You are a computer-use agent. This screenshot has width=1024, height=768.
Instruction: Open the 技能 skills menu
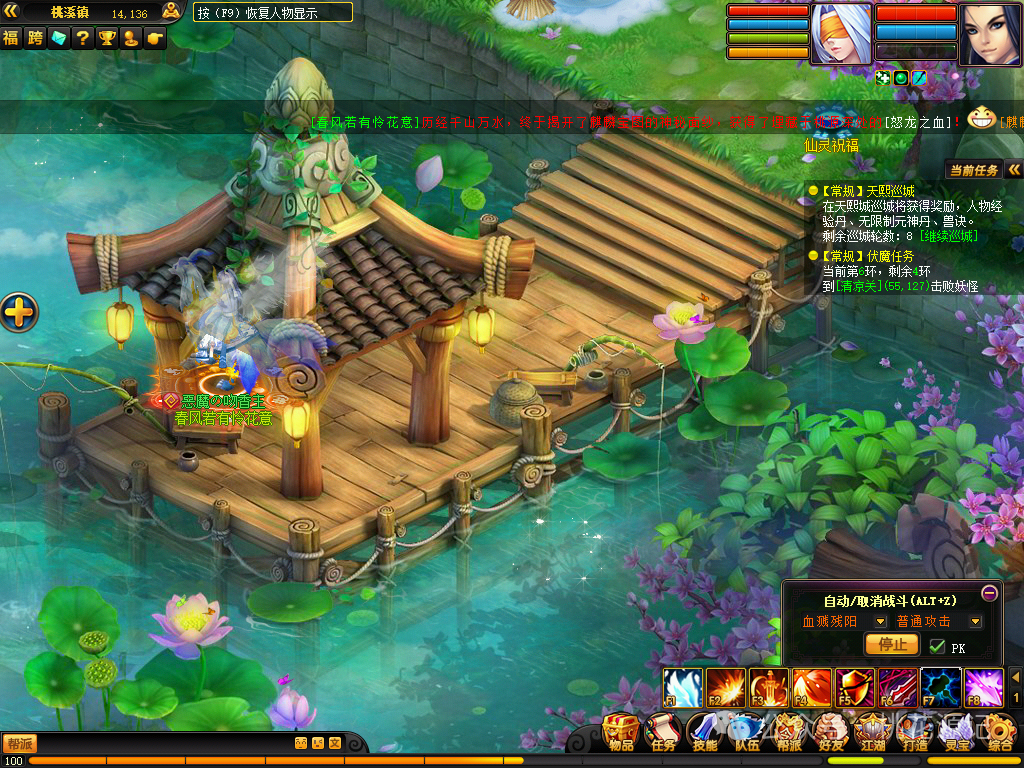705,731
